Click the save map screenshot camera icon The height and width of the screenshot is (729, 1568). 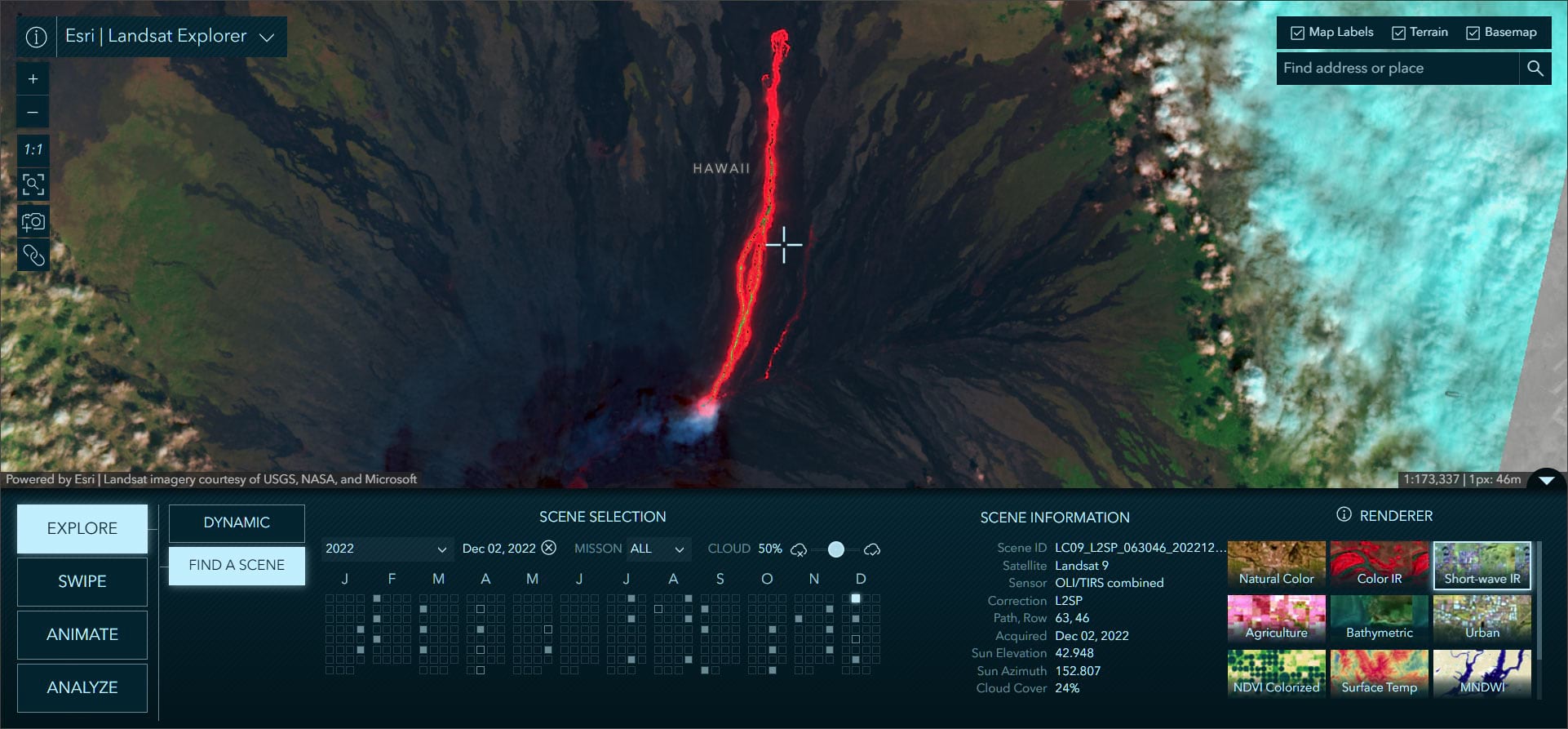click(33, 220)
